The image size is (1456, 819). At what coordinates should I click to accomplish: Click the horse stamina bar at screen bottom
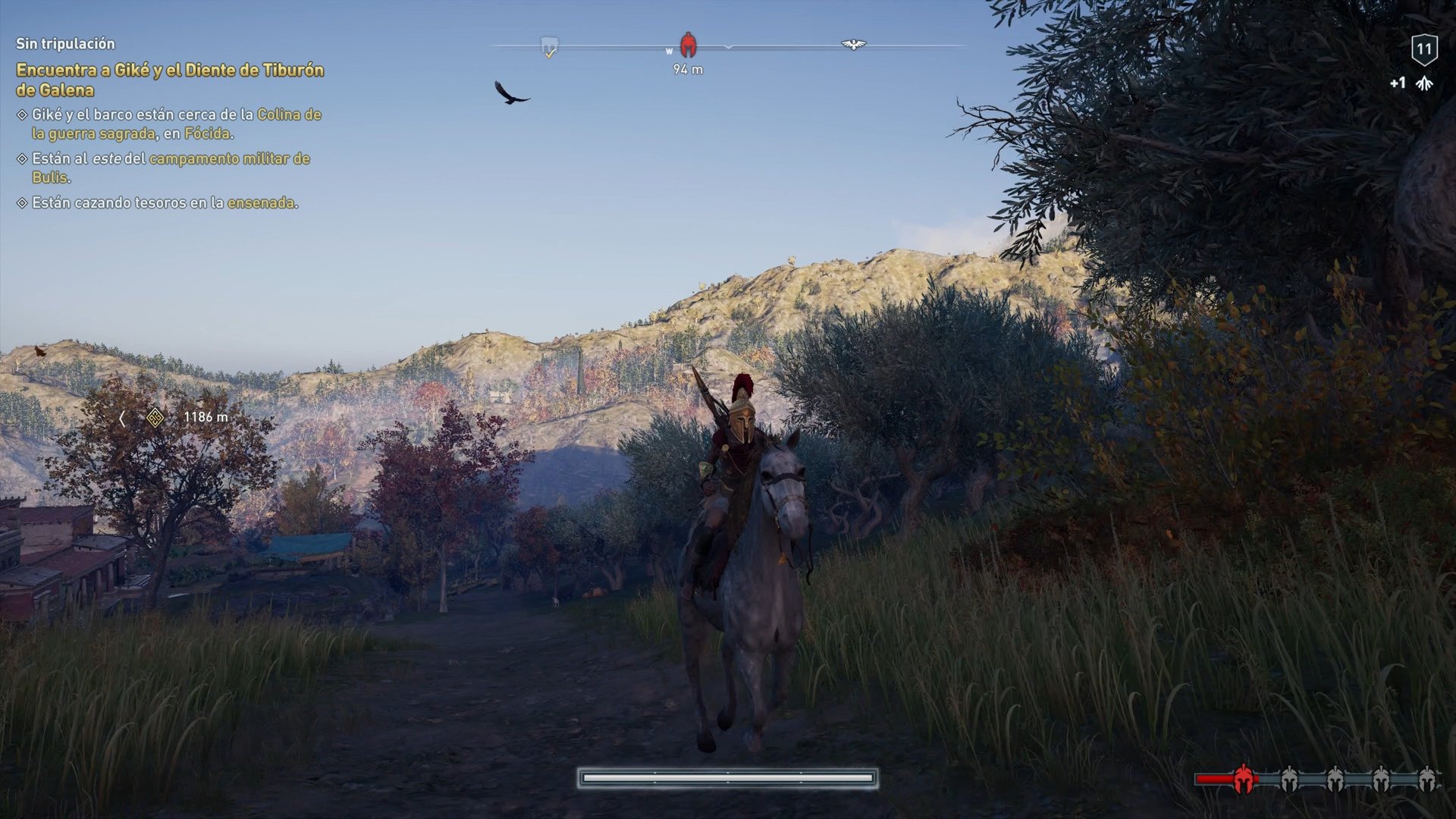[x=728, y=778]
